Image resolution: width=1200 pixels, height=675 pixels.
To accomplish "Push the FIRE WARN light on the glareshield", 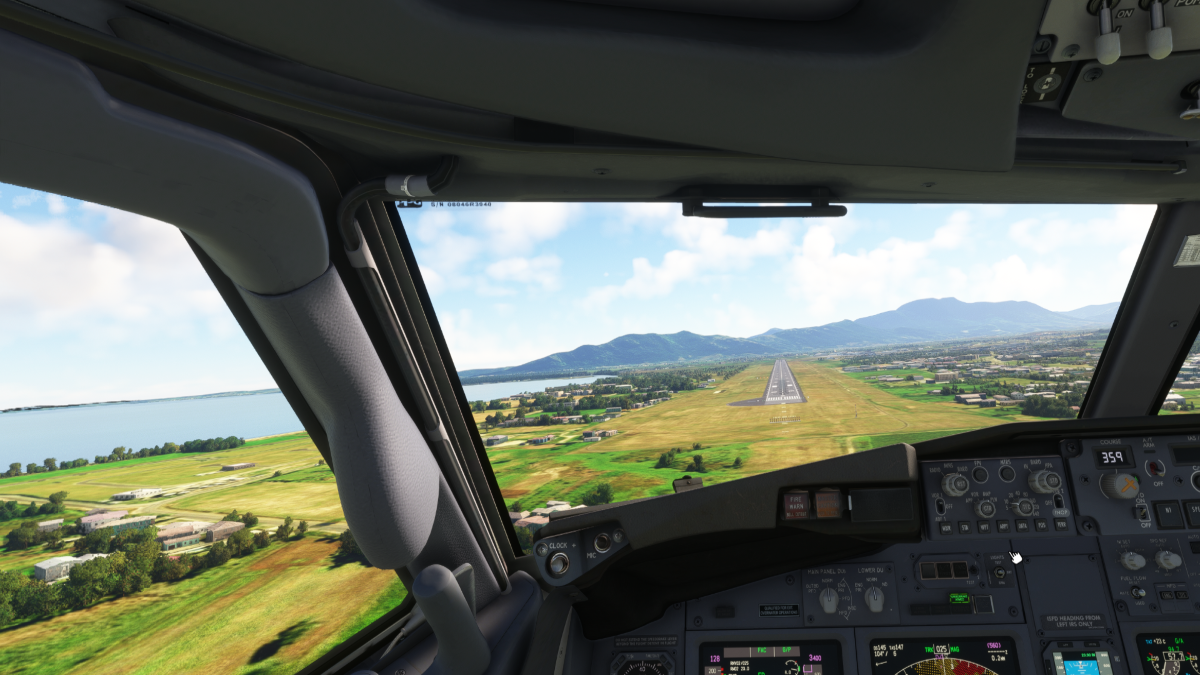I will click(x=796, y=504).
